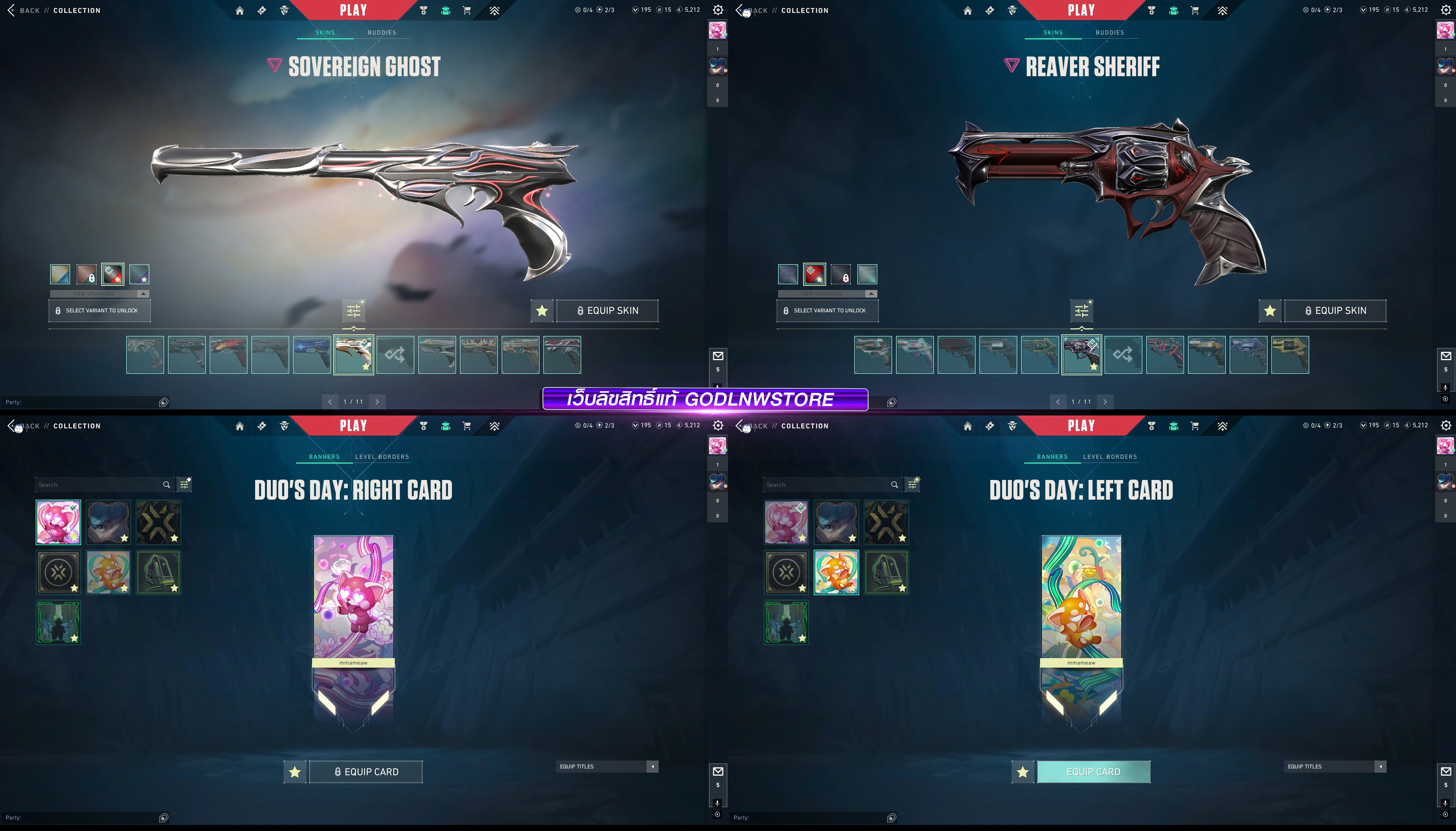
Task: Choose the highlighted orange panda card thumbnail
Action: pos(836,572)
